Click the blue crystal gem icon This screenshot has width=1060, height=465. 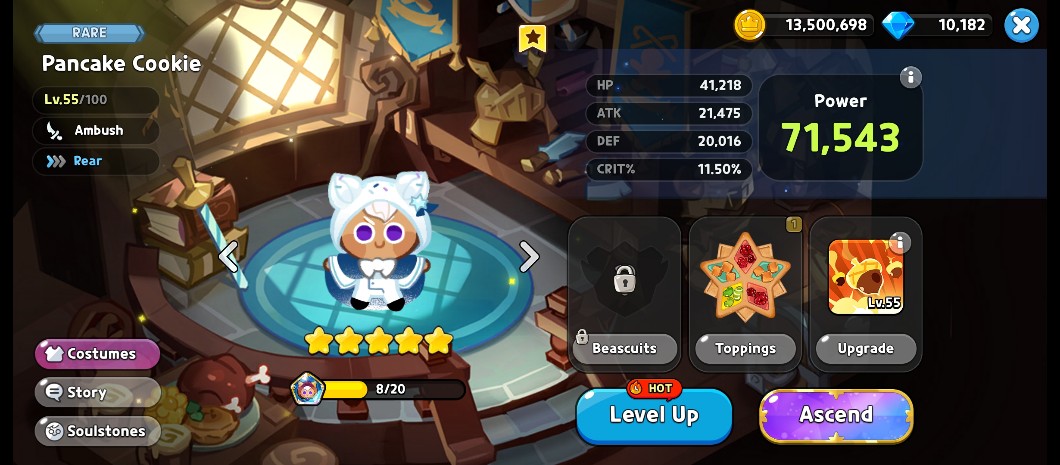[x=898, y=25]
